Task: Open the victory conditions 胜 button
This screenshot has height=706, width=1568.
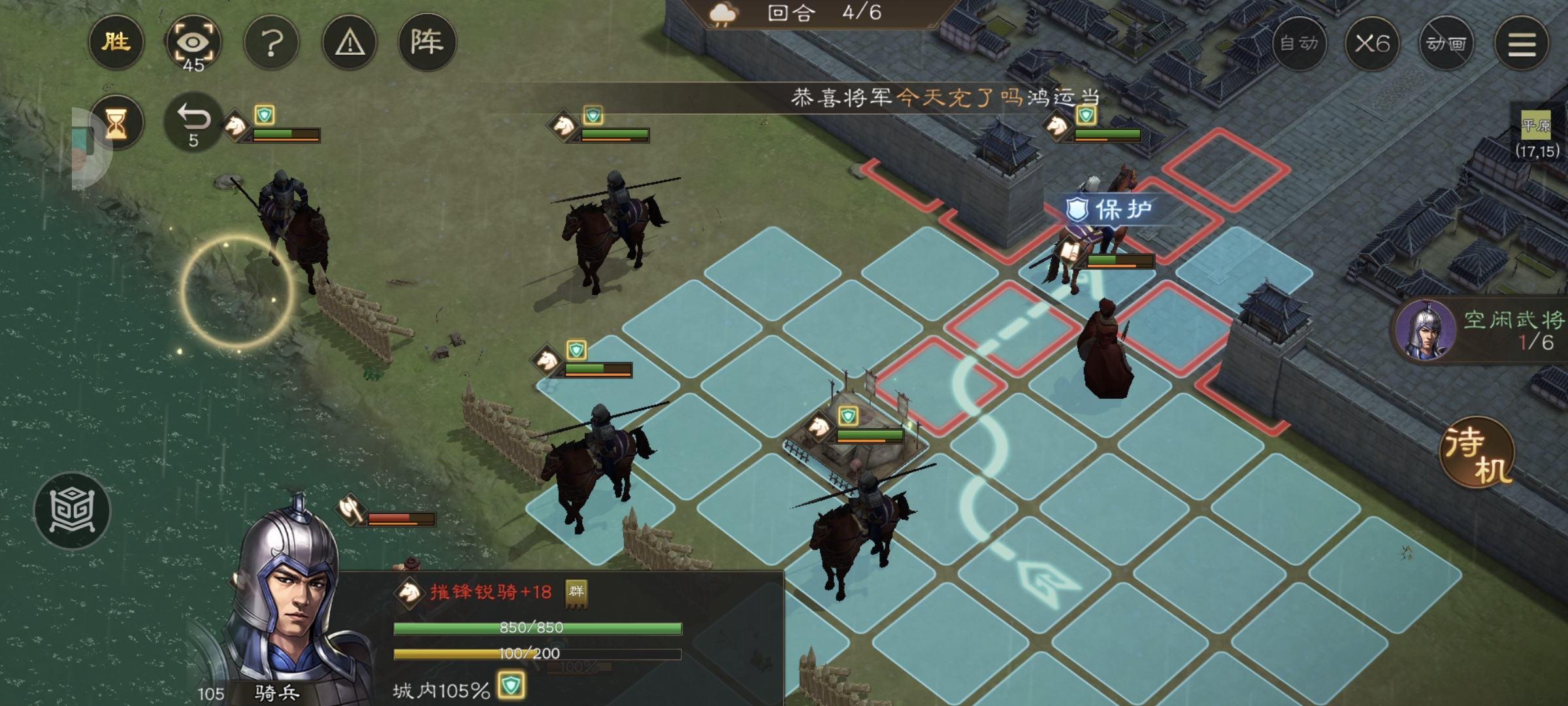Action: (116, 42)
